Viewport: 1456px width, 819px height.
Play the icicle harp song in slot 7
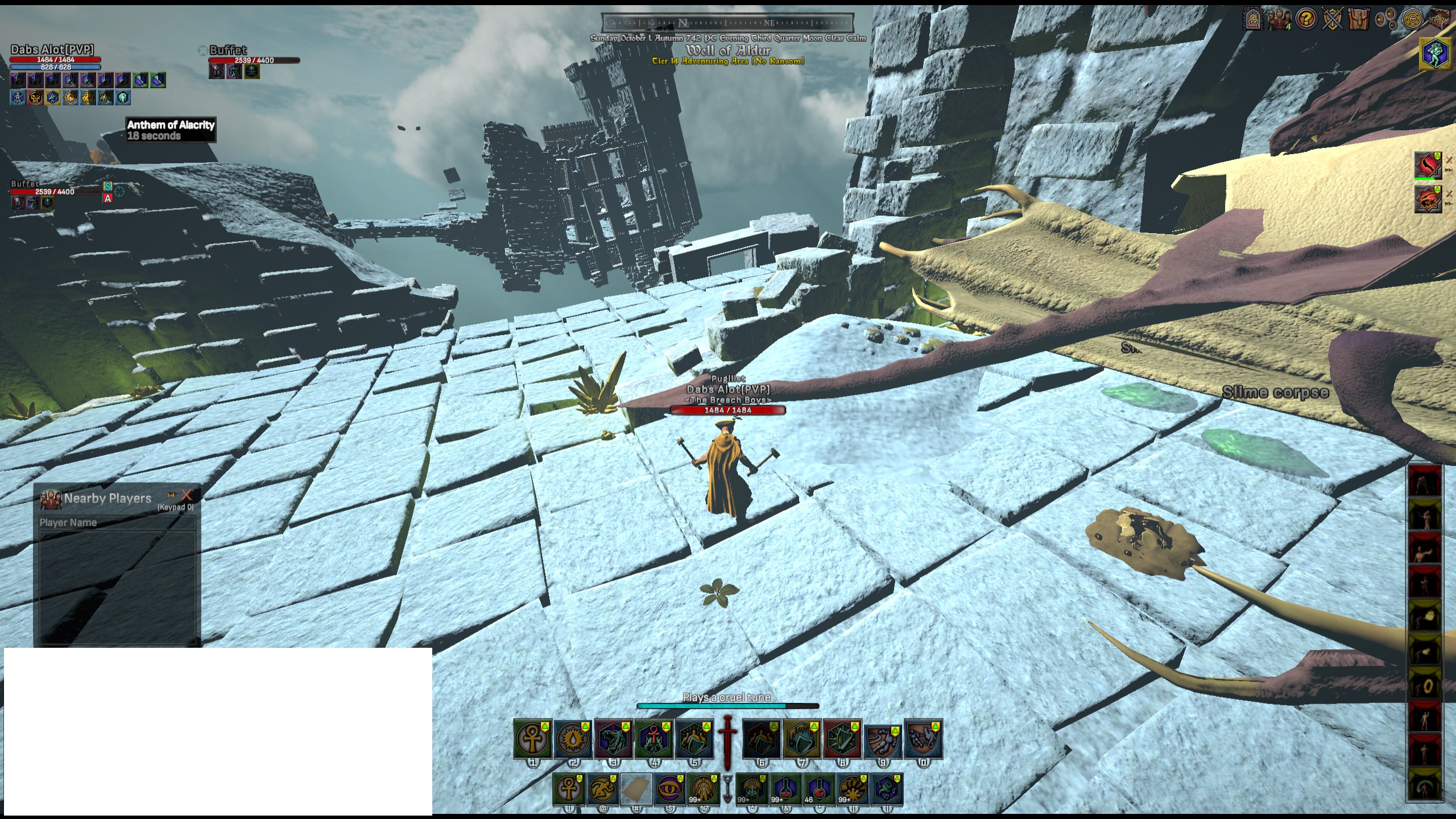[802, 739]
